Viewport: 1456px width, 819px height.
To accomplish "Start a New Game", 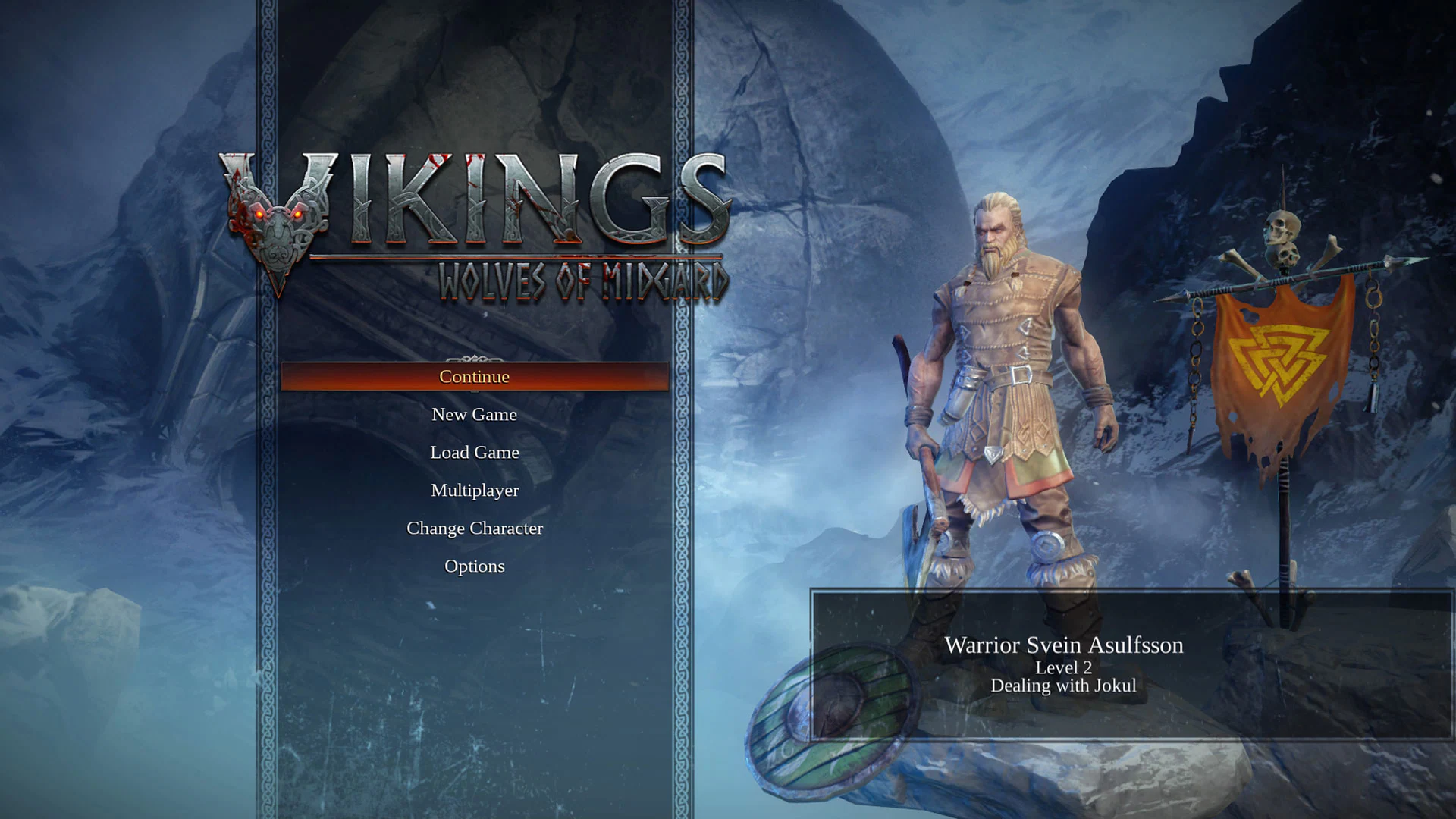I will click(x=474, y=415).
